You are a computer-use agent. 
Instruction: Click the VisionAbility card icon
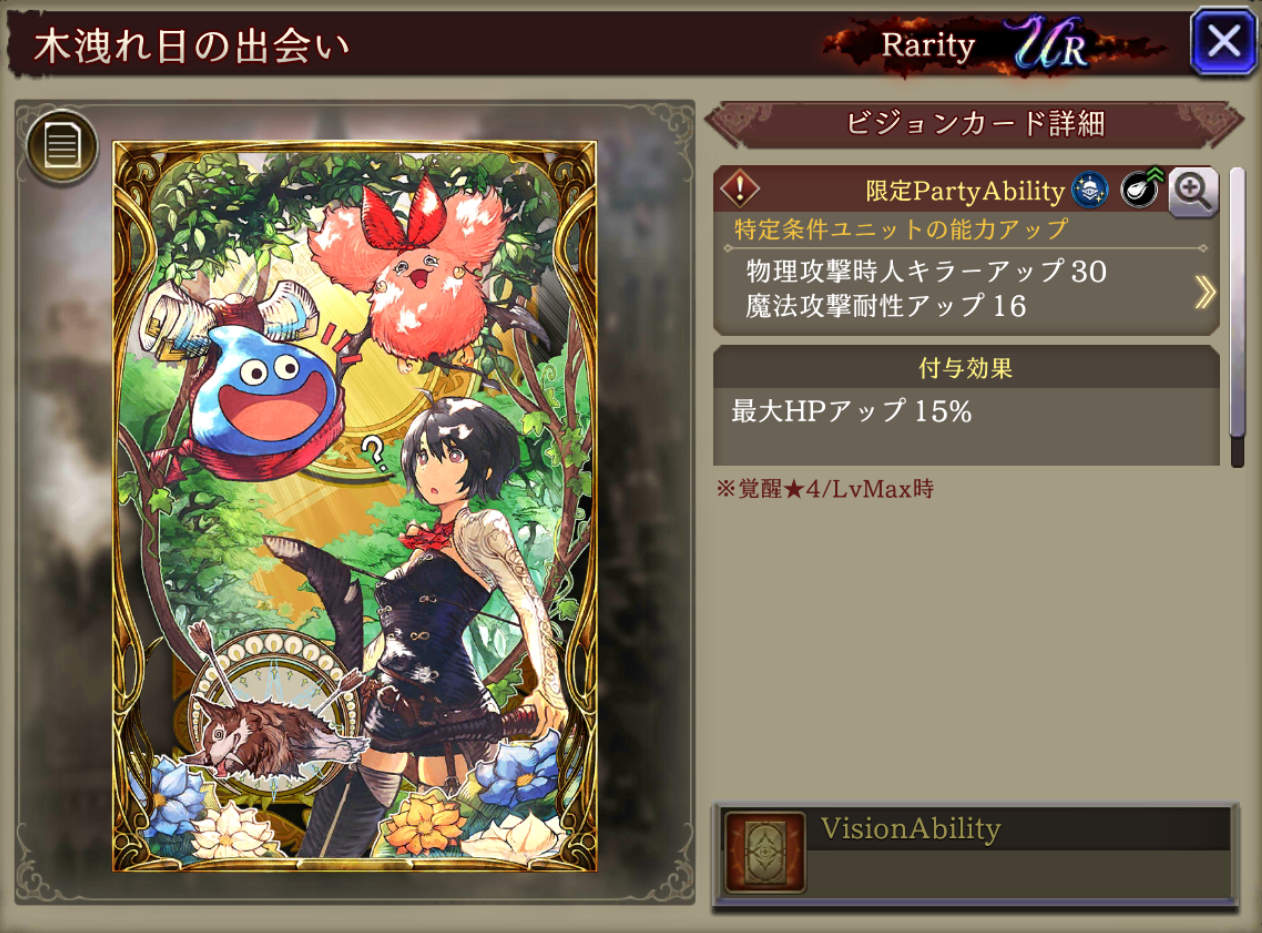tap(764, 852)
